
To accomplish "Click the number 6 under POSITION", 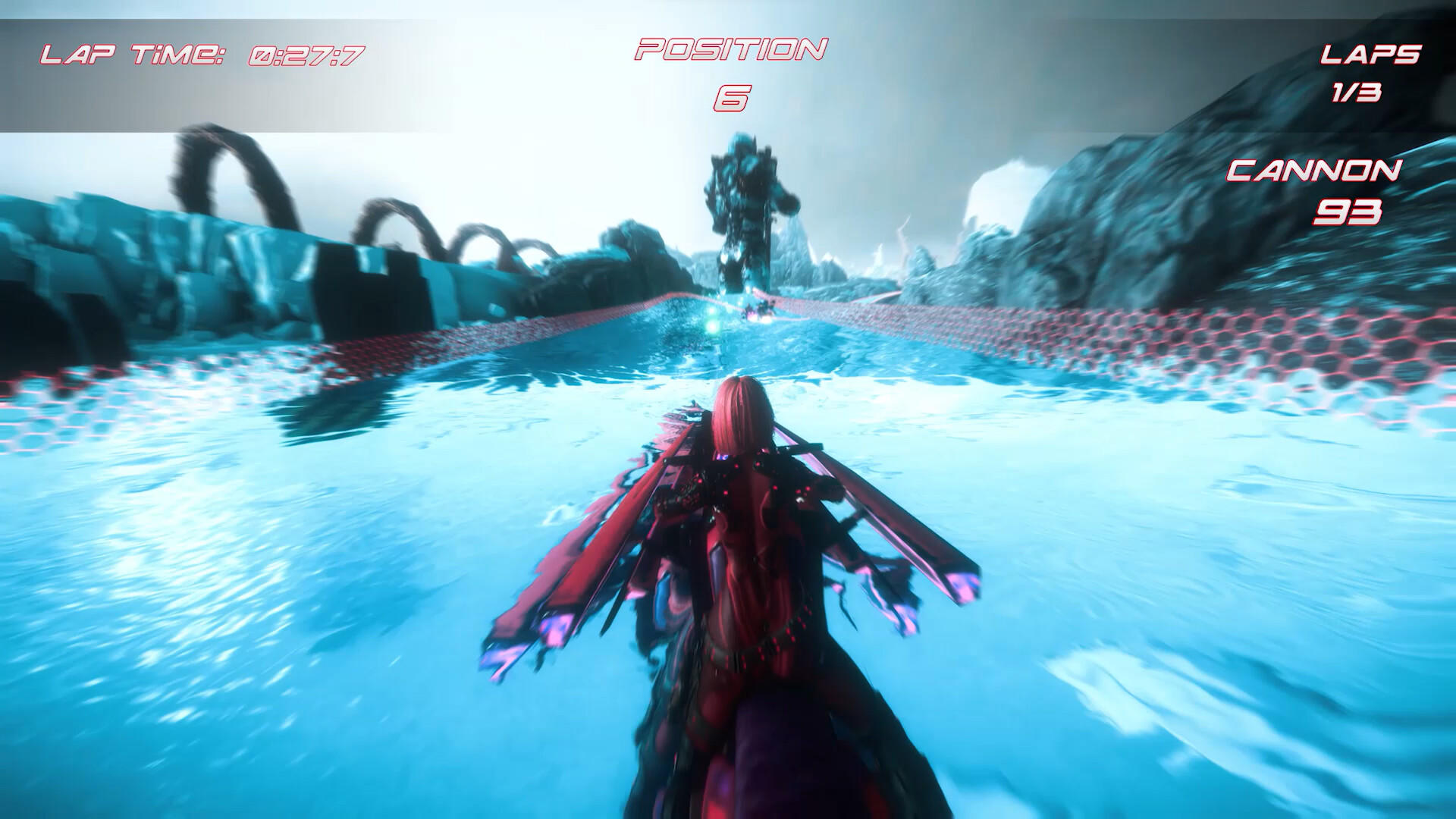I will pos(733,96).
